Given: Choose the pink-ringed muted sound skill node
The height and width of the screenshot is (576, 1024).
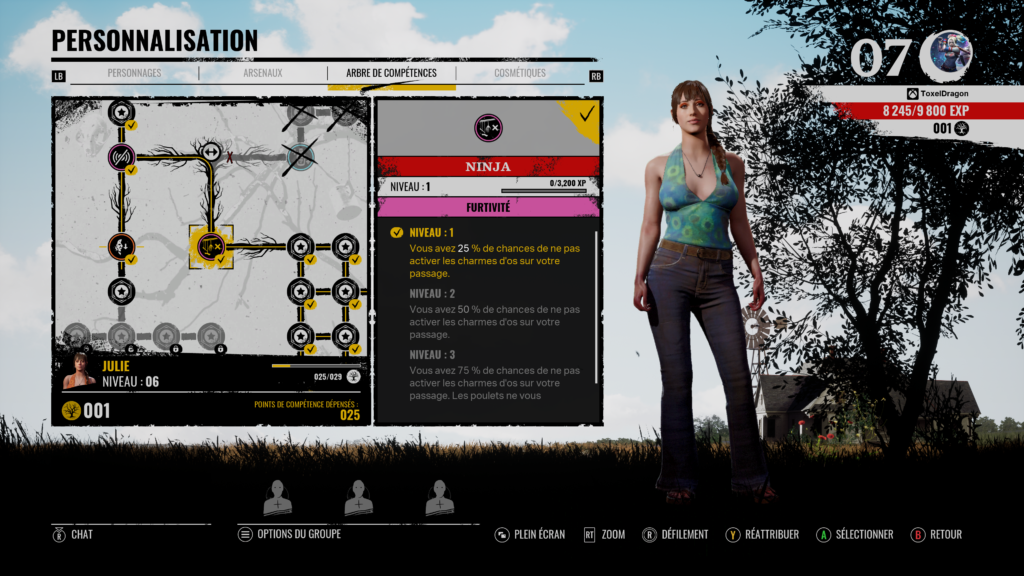Looking at the screenshot, I should [x=122, y=156].
